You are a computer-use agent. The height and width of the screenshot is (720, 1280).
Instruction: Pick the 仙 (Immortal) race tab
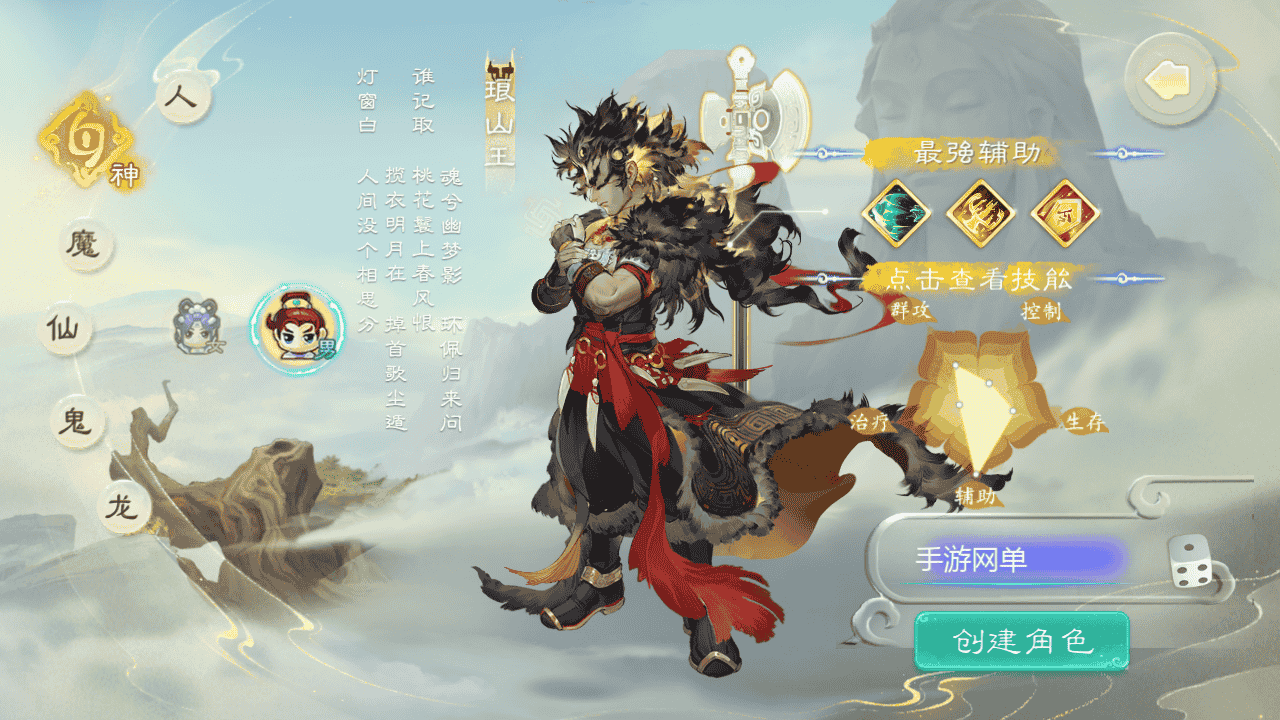tap(66, 329)
